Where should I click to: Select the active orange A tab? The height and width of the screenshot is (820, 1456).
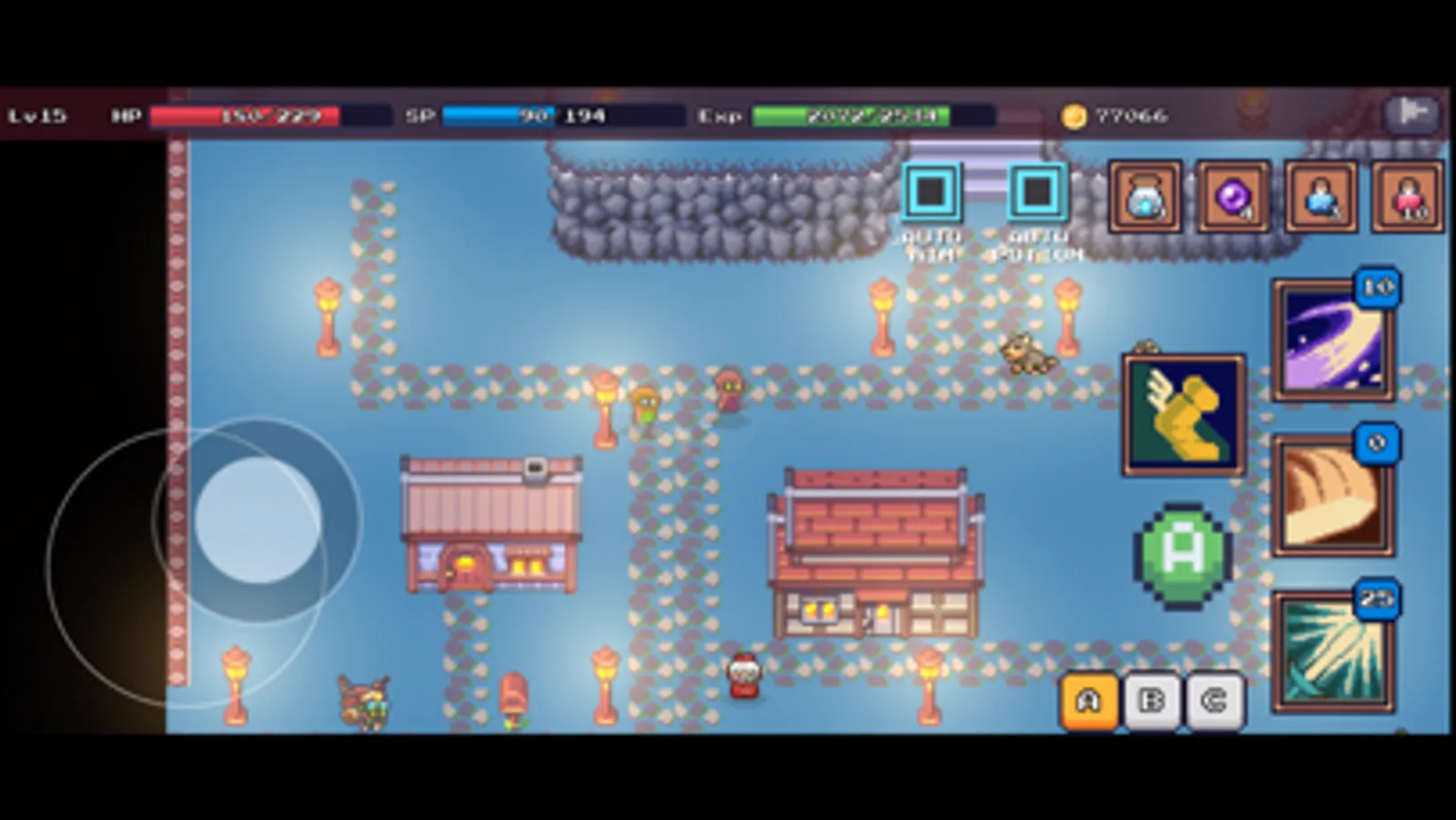click(1089, 701)
